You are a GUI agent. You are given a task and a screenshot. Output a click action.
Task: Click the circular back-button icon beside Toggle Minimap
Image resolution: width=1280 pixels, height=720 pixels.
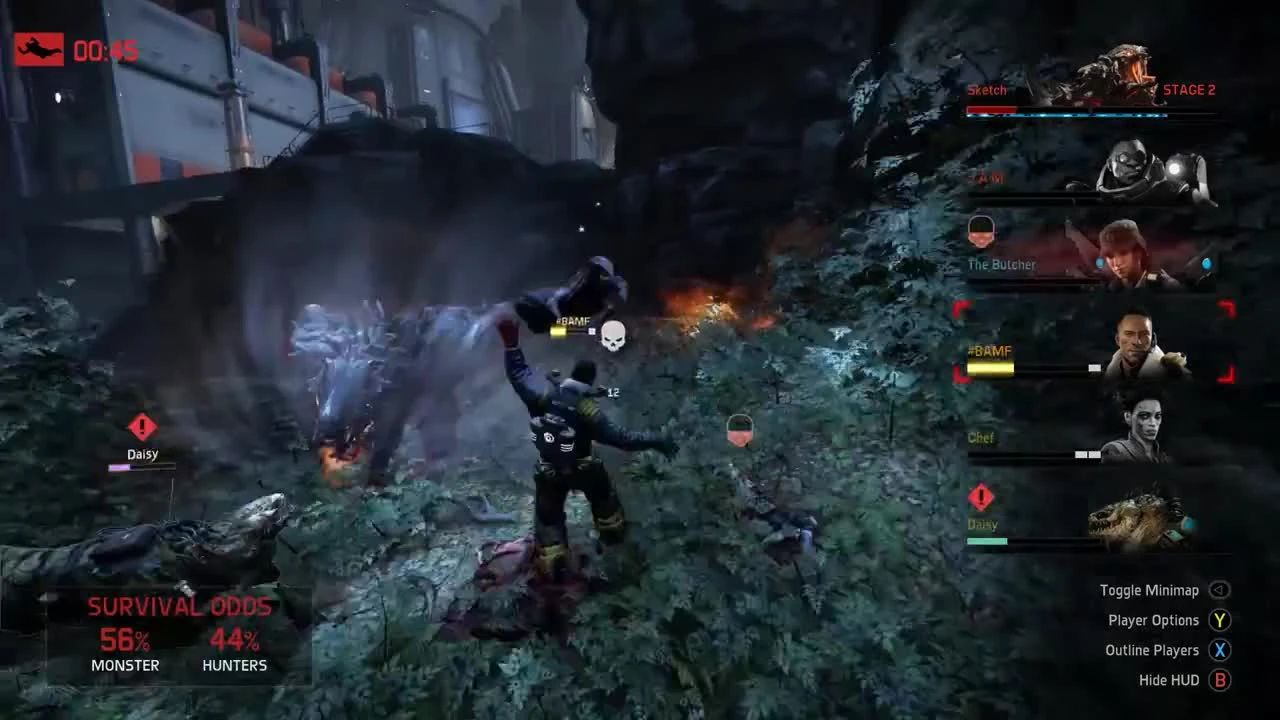[1219, 590]
